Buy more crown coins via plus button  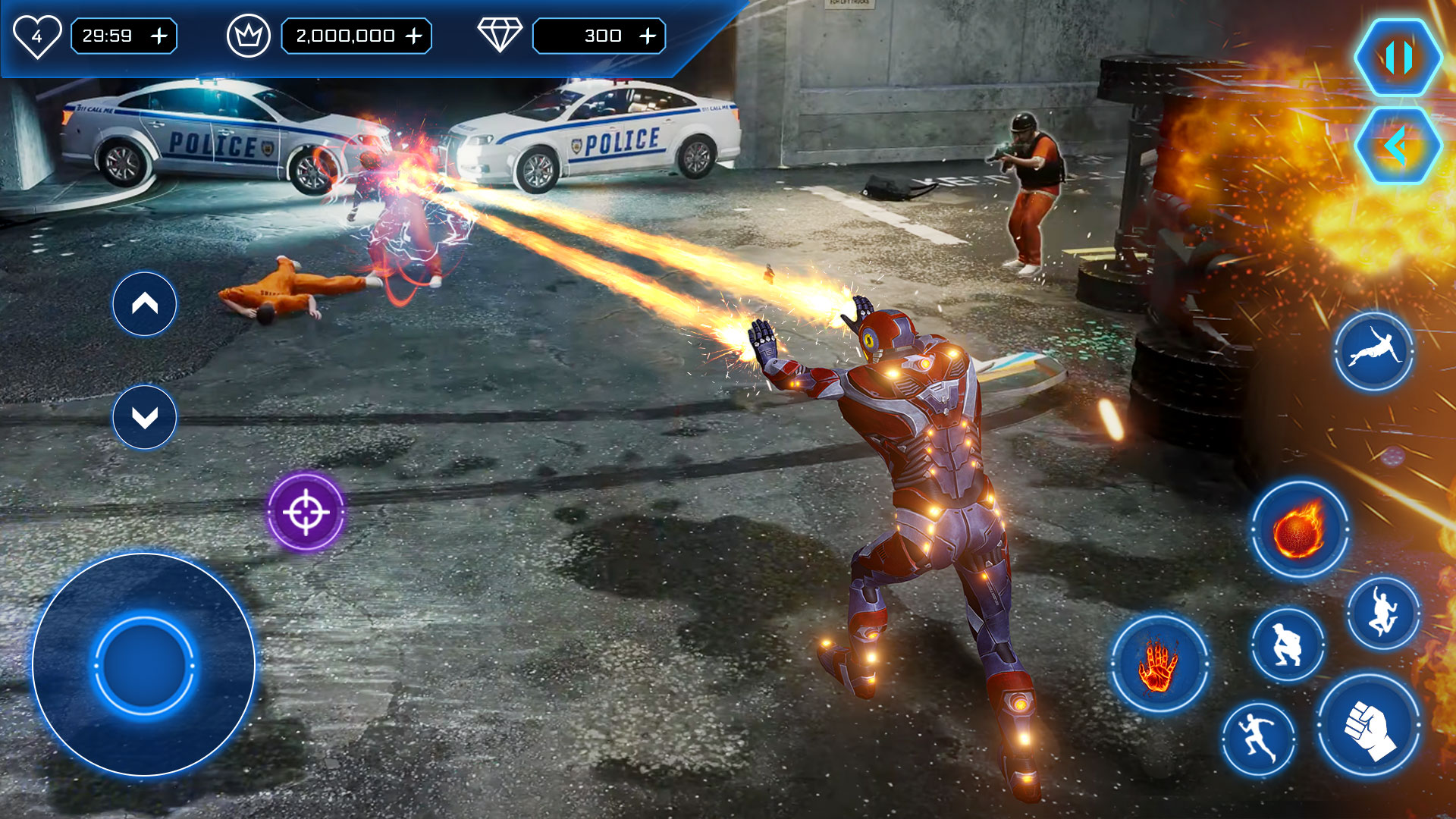414,36
